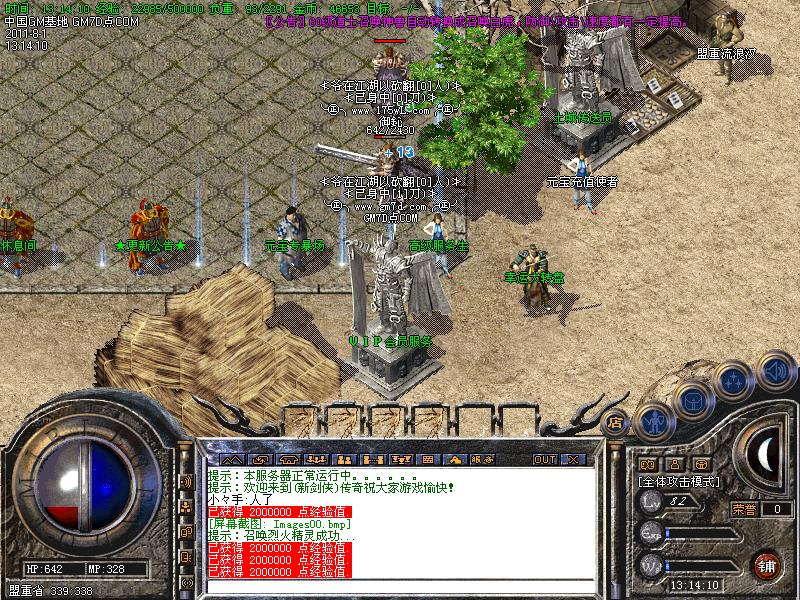Click the chest icon above attack mode

pos(703,464)
